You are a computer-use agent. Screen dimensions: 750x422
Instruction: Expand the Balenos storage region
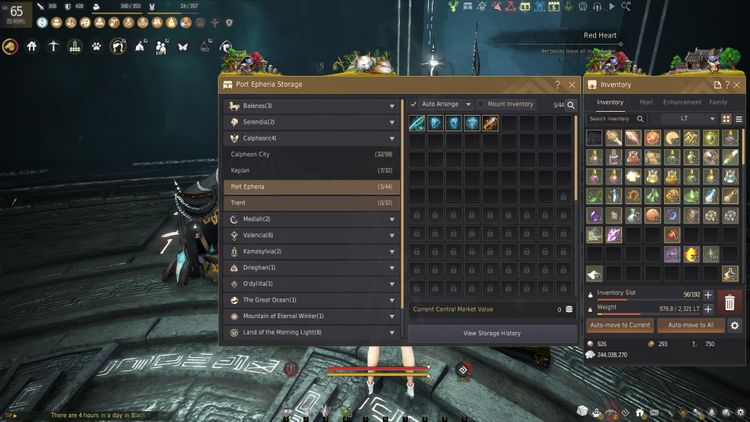[x=311, y=106]
